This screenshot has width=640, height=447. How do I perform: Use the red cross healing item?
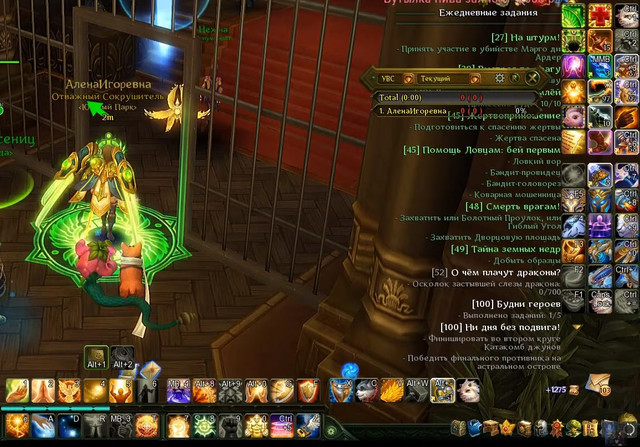tap(600, 15)
